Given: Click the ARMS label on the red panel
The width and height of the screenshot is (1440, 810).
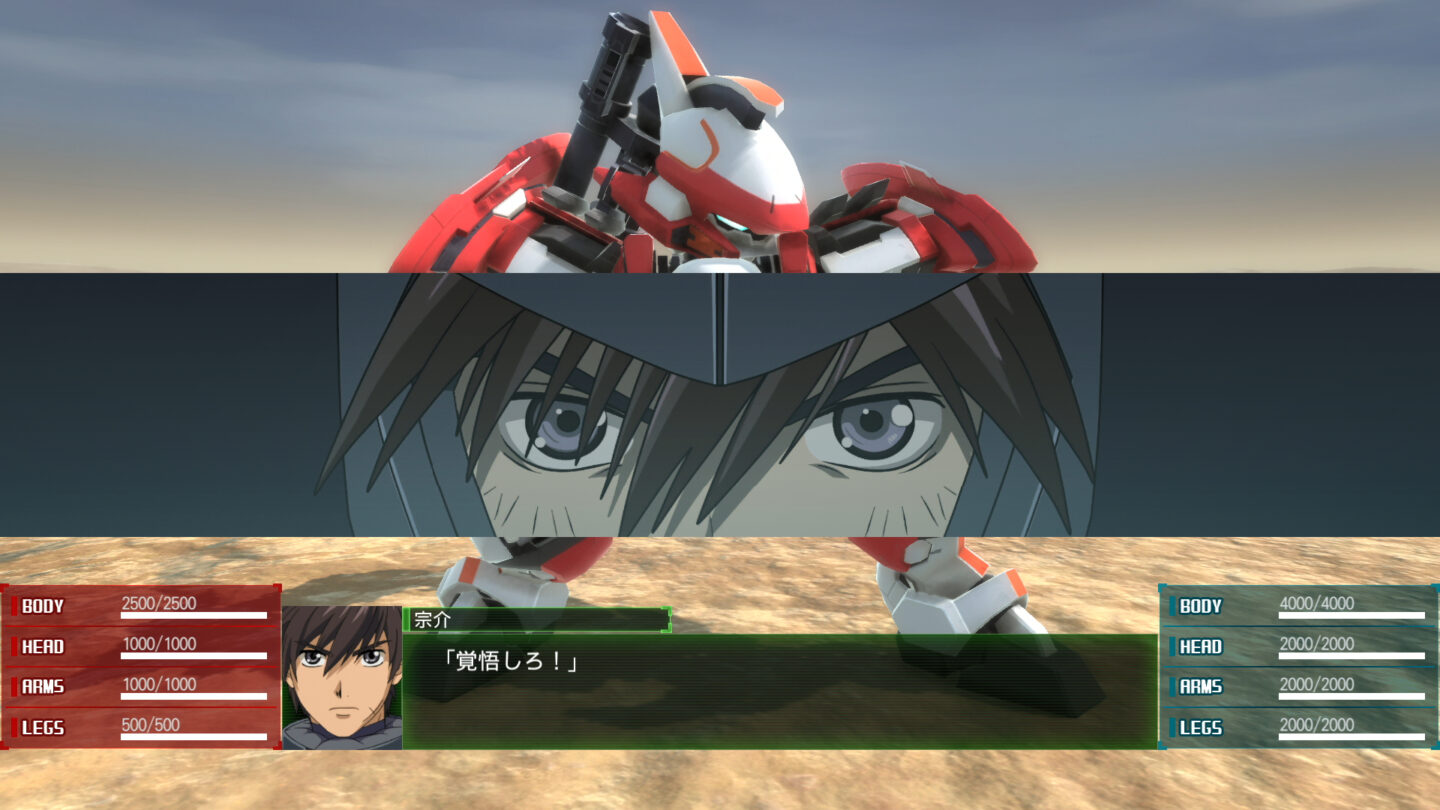Looking at the screenshot, I should pyautogui.click(x=45, y=686).
